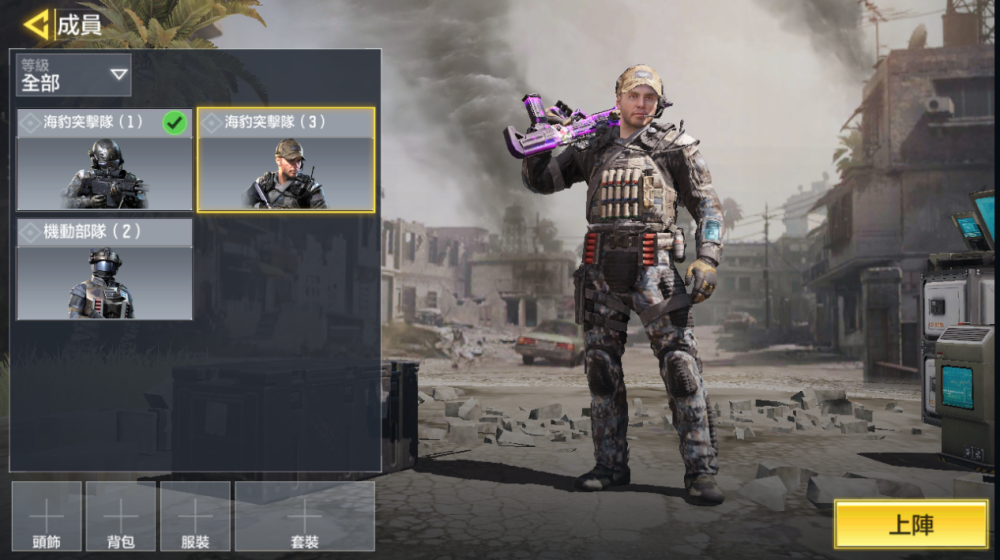Select the 海豹突擊隊 (1) character card
The width and height of the screenshot is (1000, 560).
pyautogui.click(x=104, y=160)
